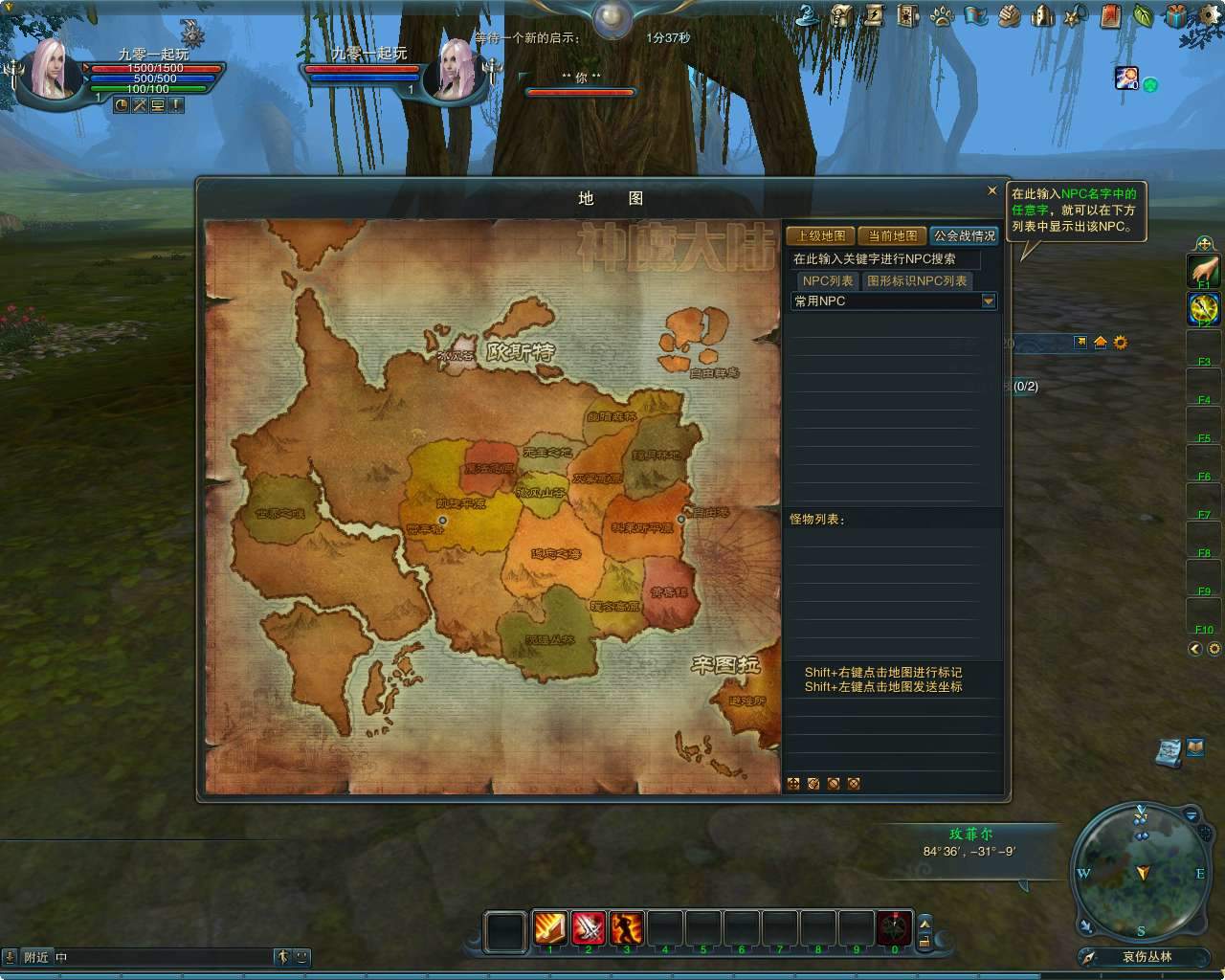Toggle the F1 skill slot on right sidebar
This screenshot has width=1225, height=980.
[x=1202, y=269]
